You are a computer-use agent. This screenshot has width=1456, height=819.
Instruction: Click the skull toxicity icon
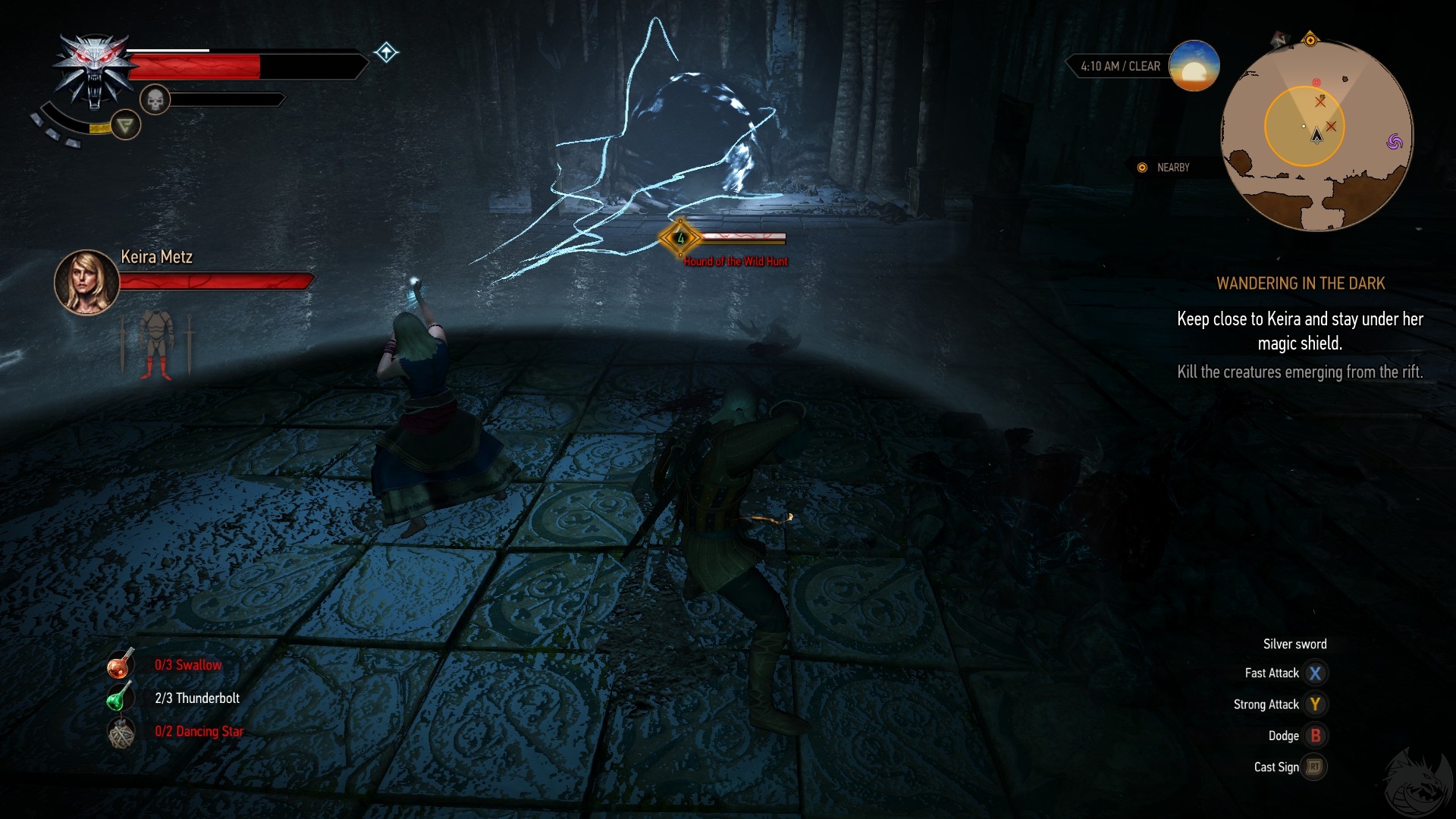point(155,99)
